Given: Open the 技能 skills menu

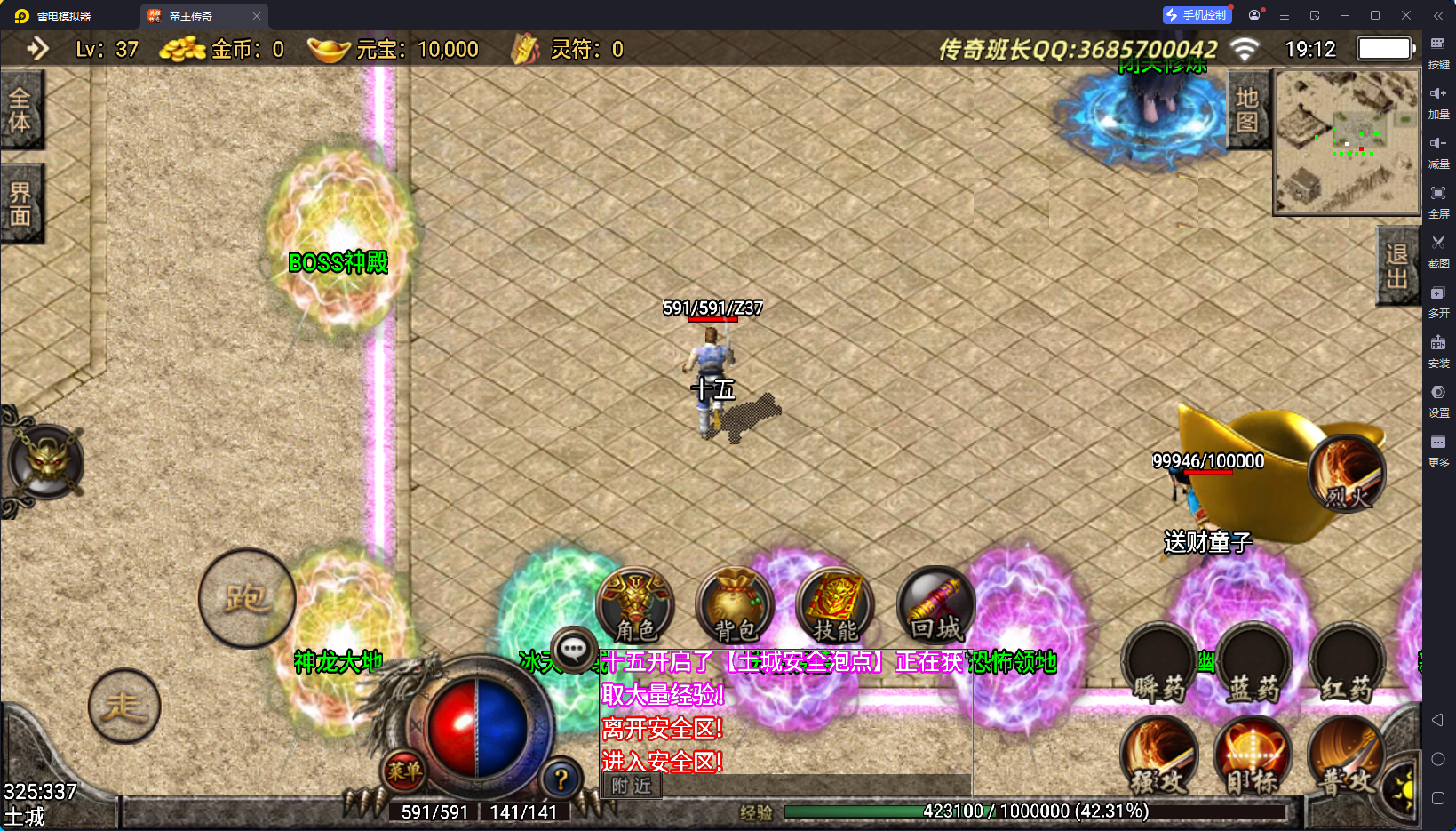Looking at the screenshot, I should 835,604.
